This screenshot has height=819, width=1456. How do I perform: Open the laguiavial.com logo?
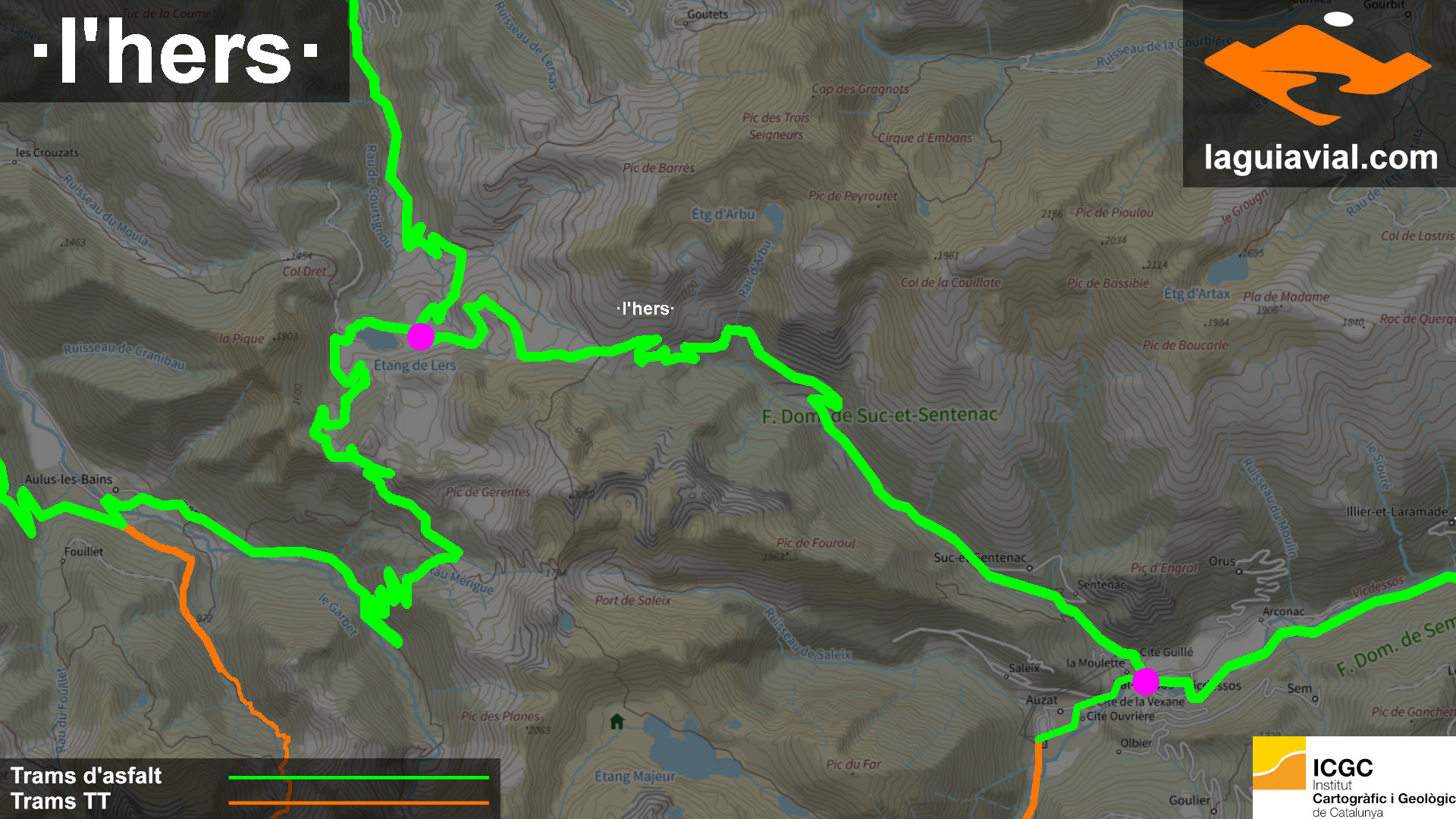click(x=1319, y=93)
